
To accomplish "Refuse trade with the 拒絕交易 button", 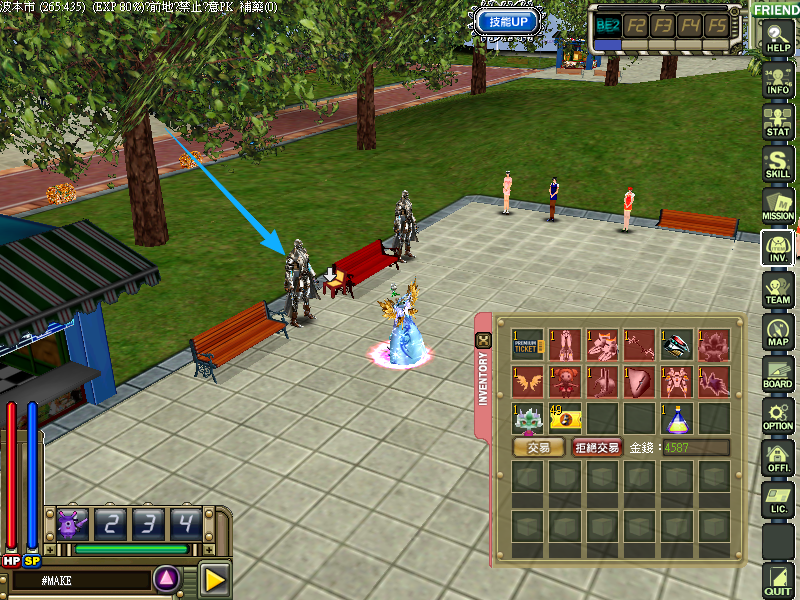I will click(598, 448).
